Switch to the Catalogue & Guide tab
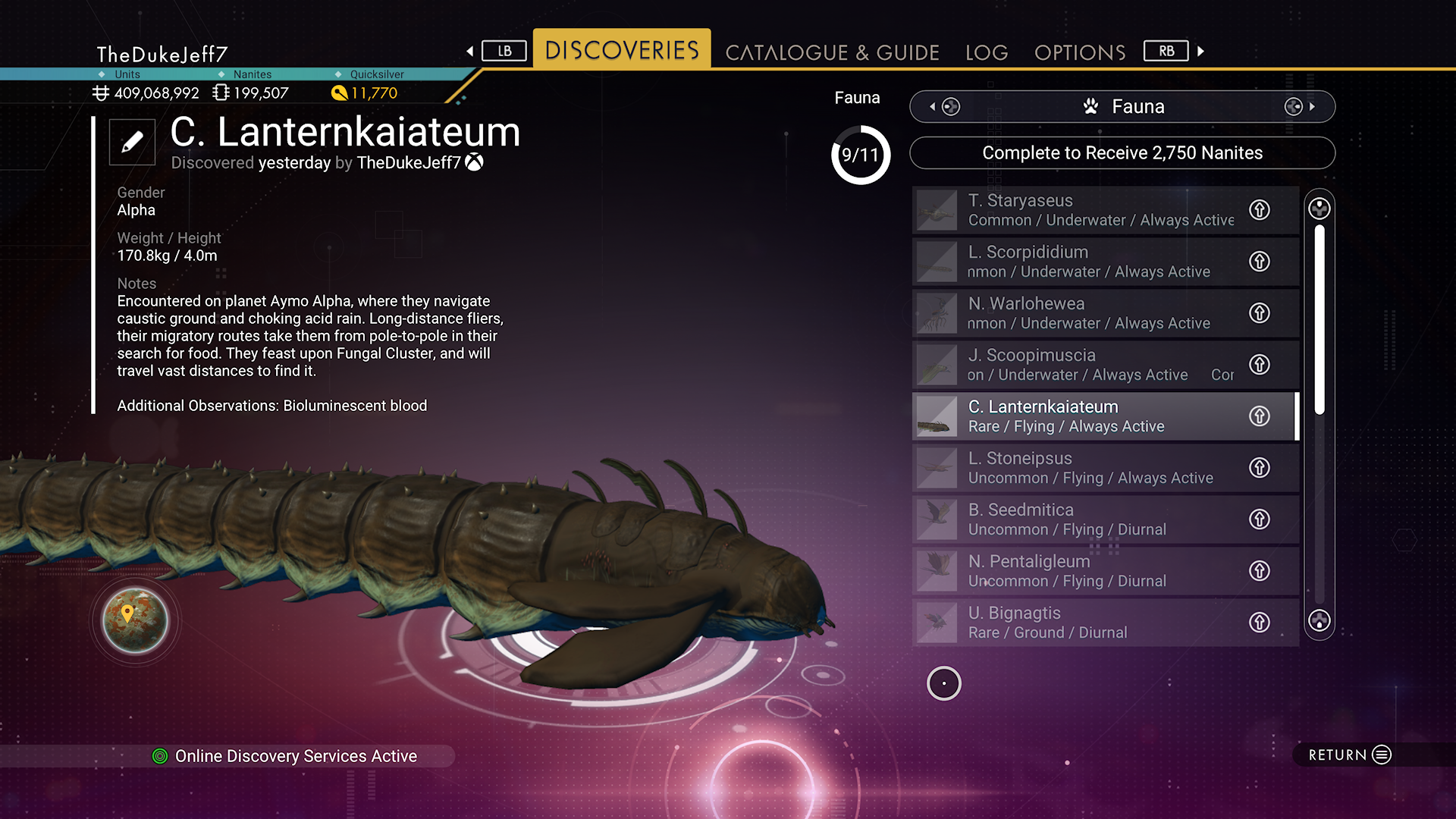The width and height of the screenshot is (1456, 819). pyautogui.click(x=832, y=52)
